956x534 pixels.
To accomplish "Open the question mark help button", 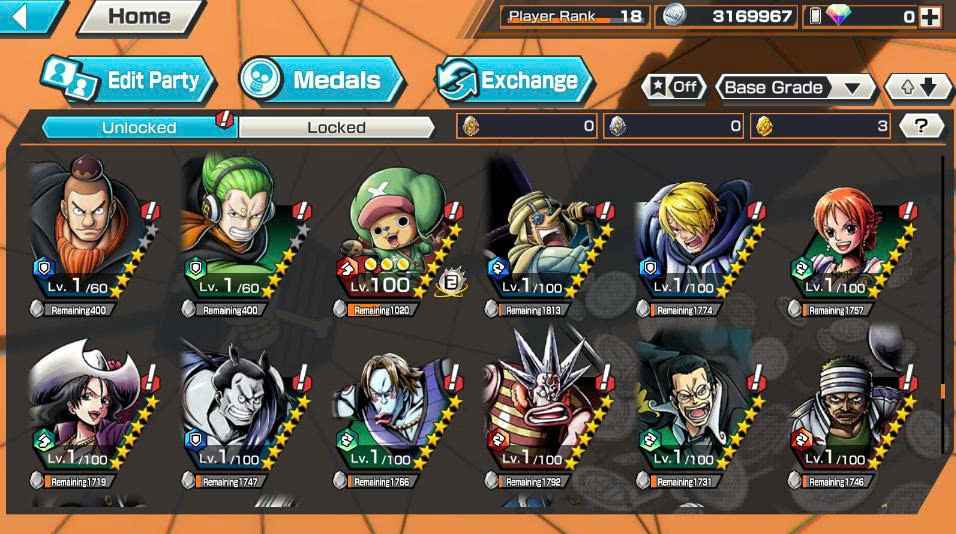I will click(x=921, y=126).
